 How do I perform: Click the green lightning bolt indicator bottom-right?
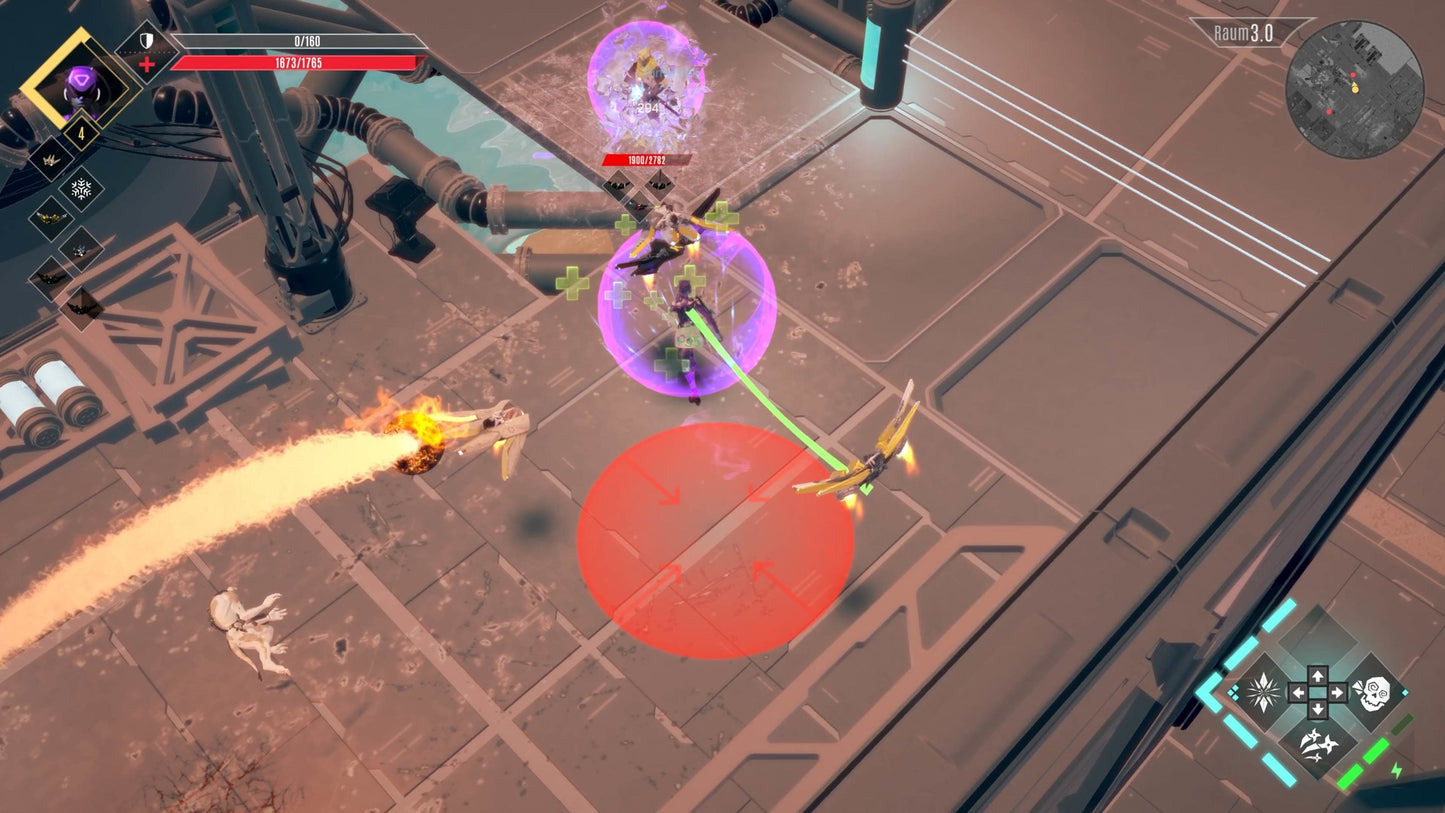coord(1396,771)
